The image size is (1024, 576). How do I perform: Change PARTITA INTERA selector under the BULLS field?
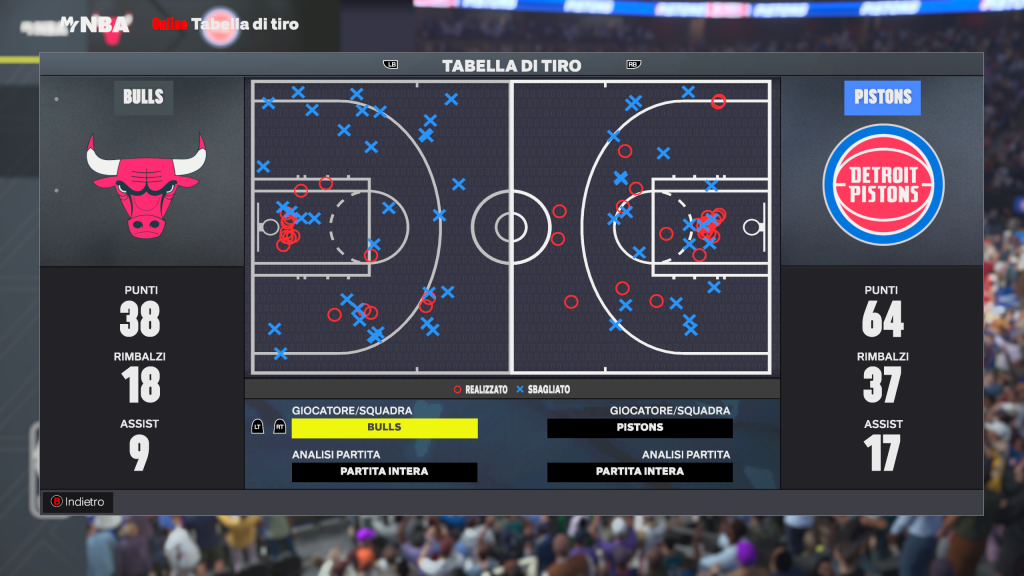tap(384, 472)
